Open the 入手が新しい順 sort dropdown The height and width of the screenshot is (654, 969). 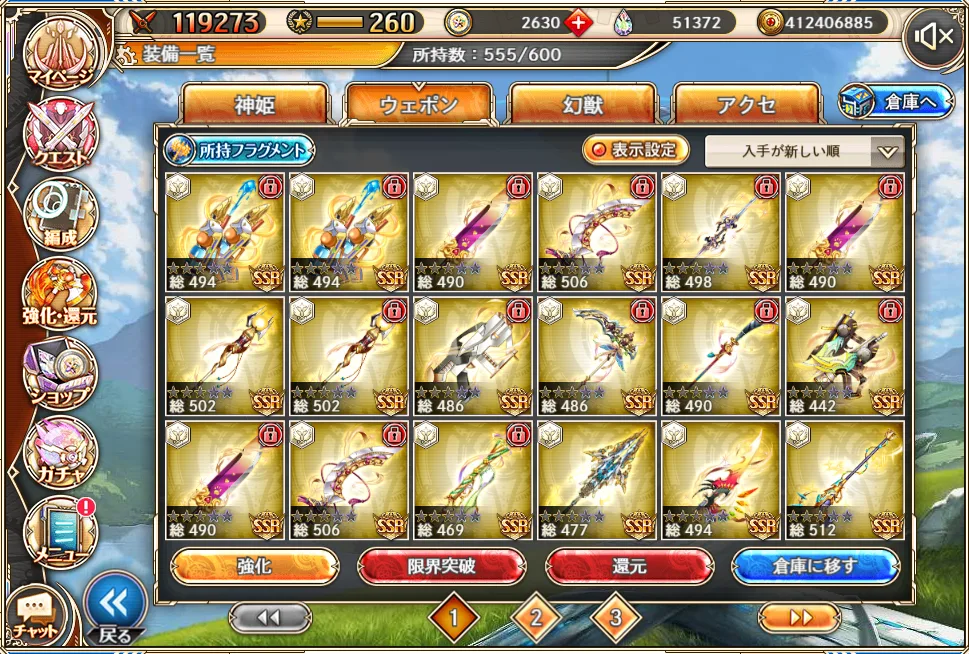pyautogui.click(x=804, y=152)
